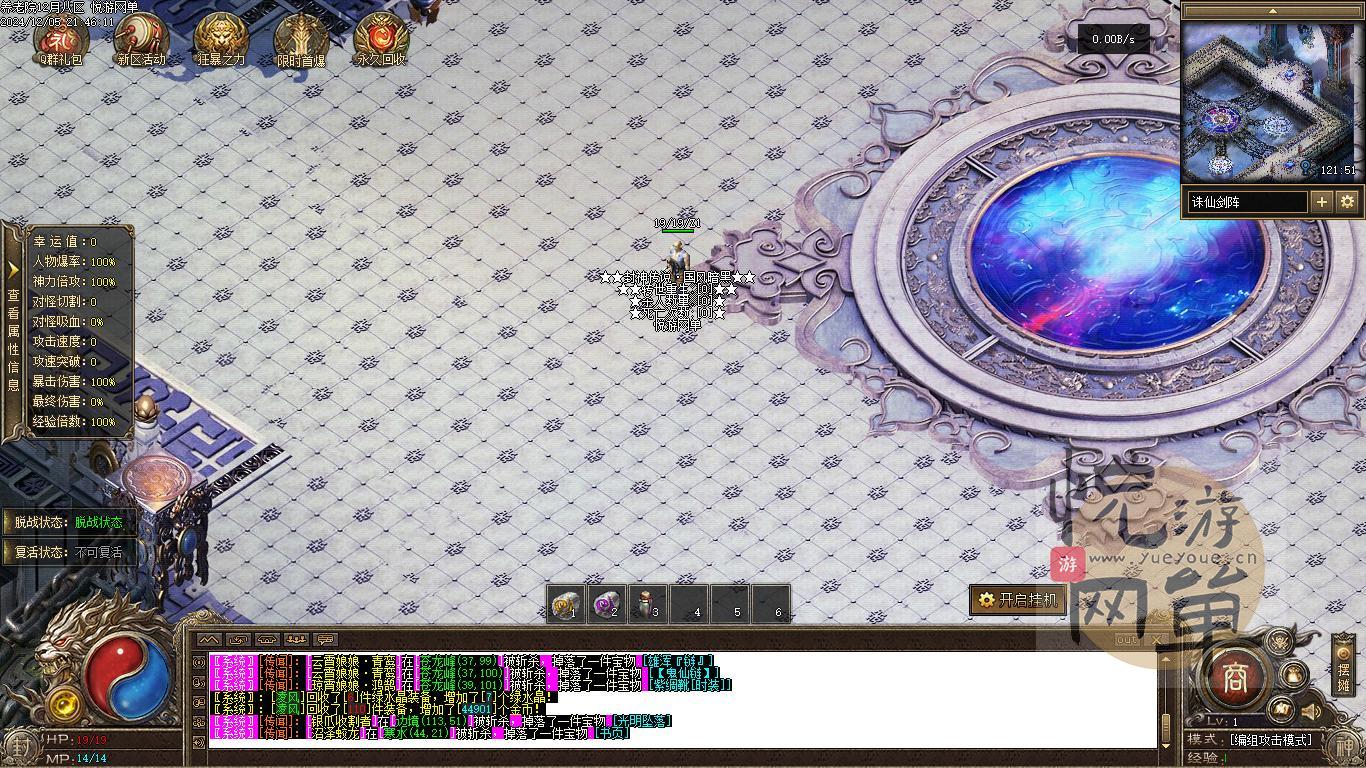Open the gear settings beside the map name
This screenshot has width=1366, height=768.
(1347, 202)
